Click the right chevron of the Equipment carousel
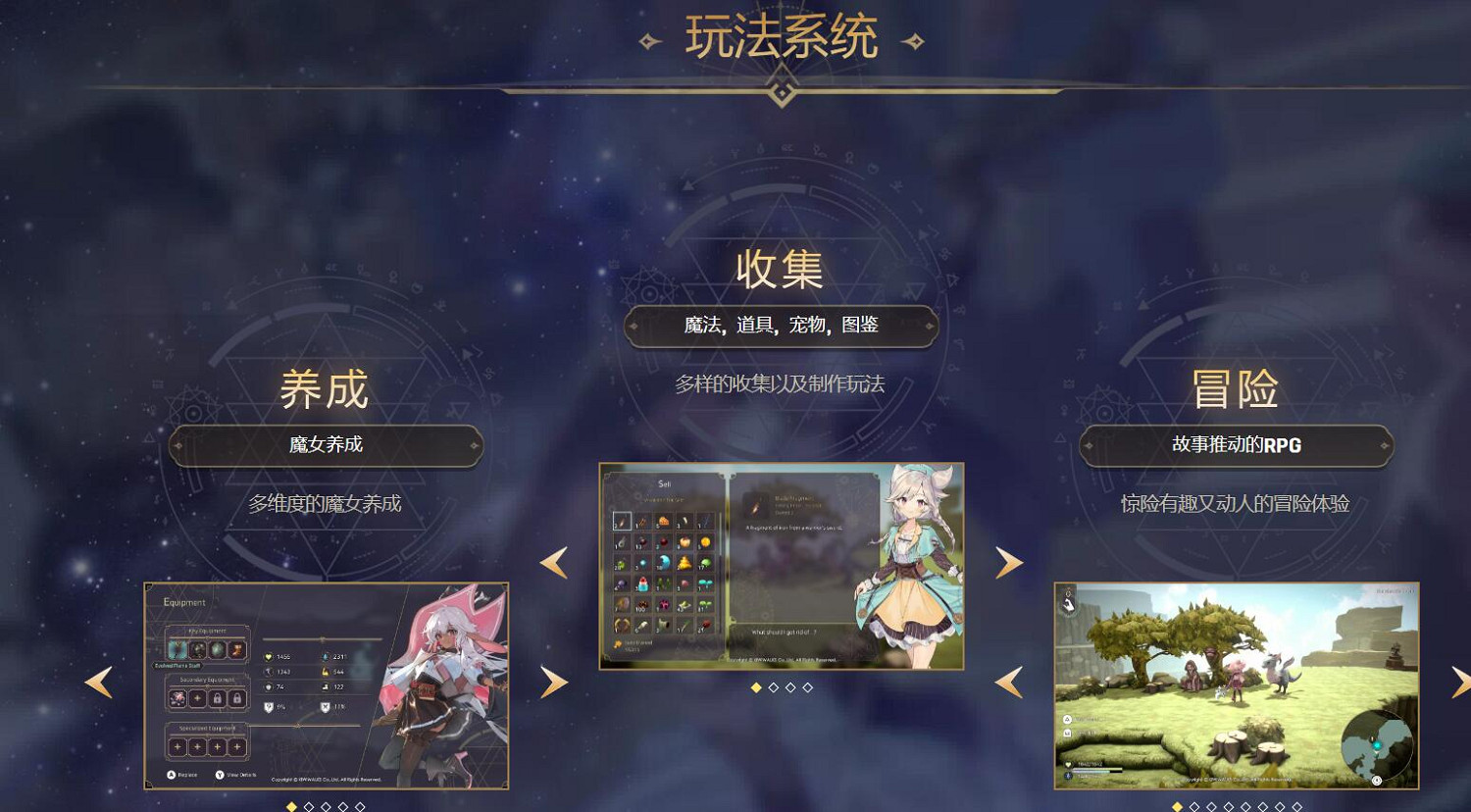This screenshot has height=812, width=1471. click(x=554, y=681)
